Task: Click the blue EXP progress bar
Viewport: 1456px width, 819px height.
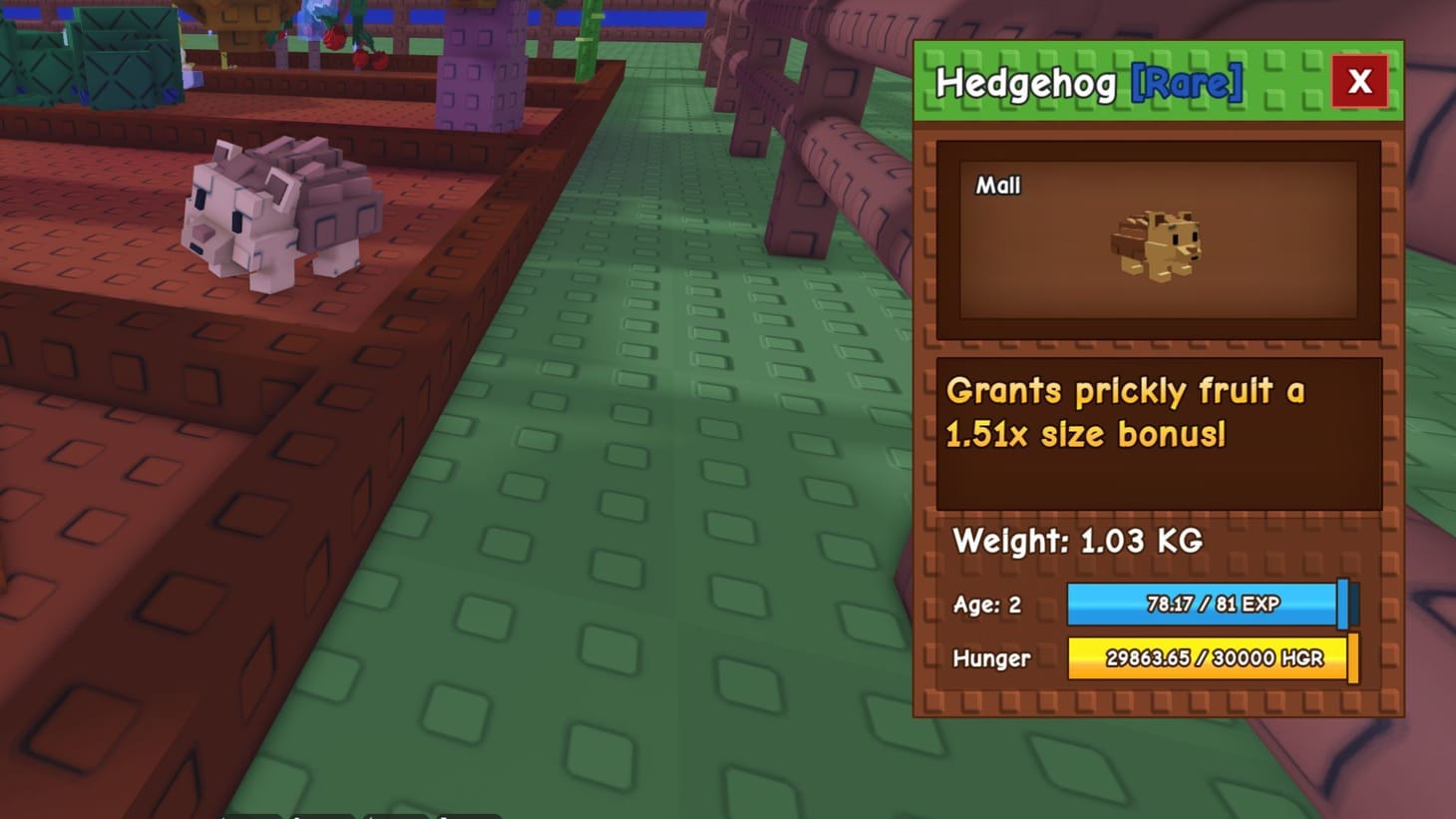Action: [x=1204, y=604]
